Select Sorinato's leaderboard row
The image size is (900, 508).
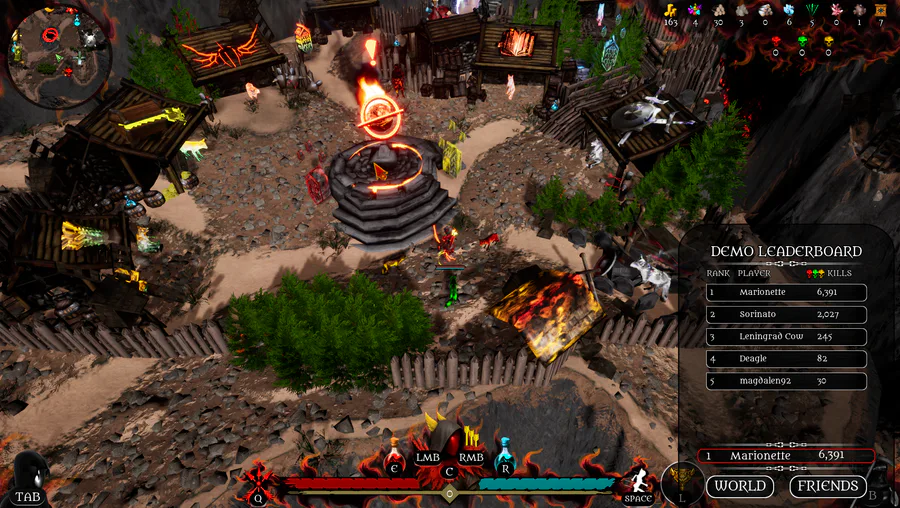tap(786, 315)
